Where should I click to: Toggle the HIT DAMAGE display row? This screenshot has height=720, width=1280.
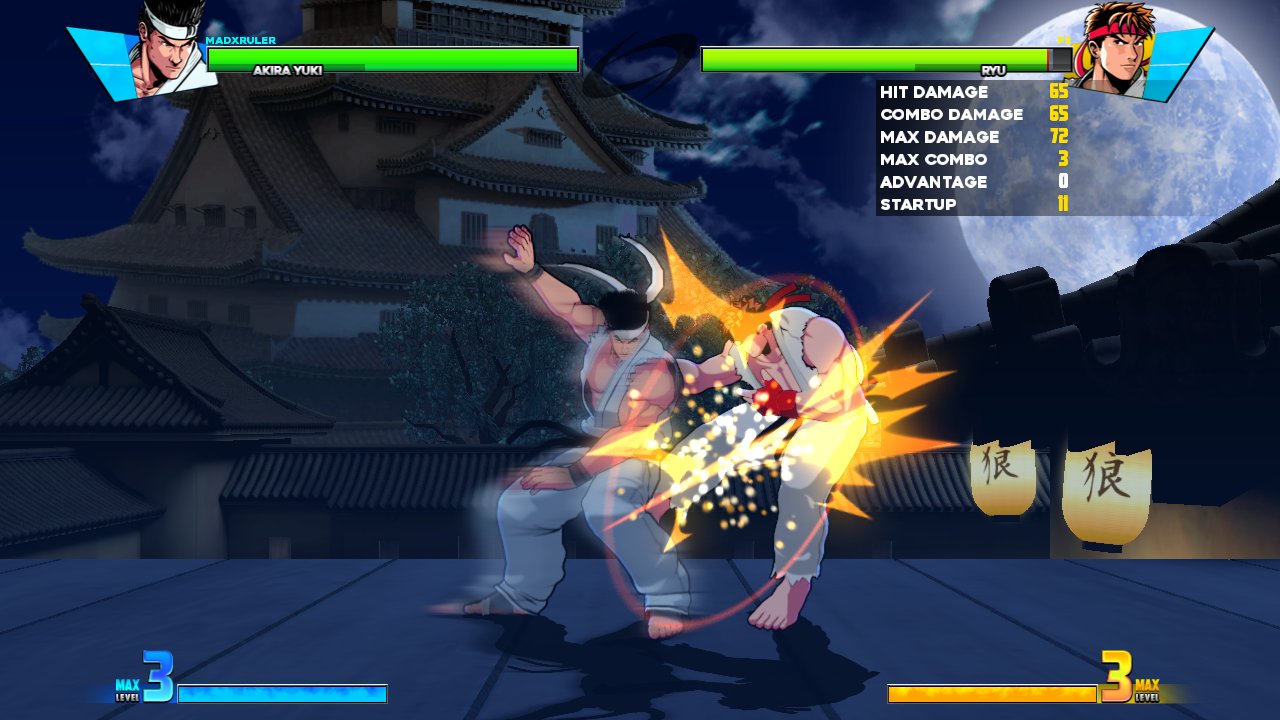[930, 91]
